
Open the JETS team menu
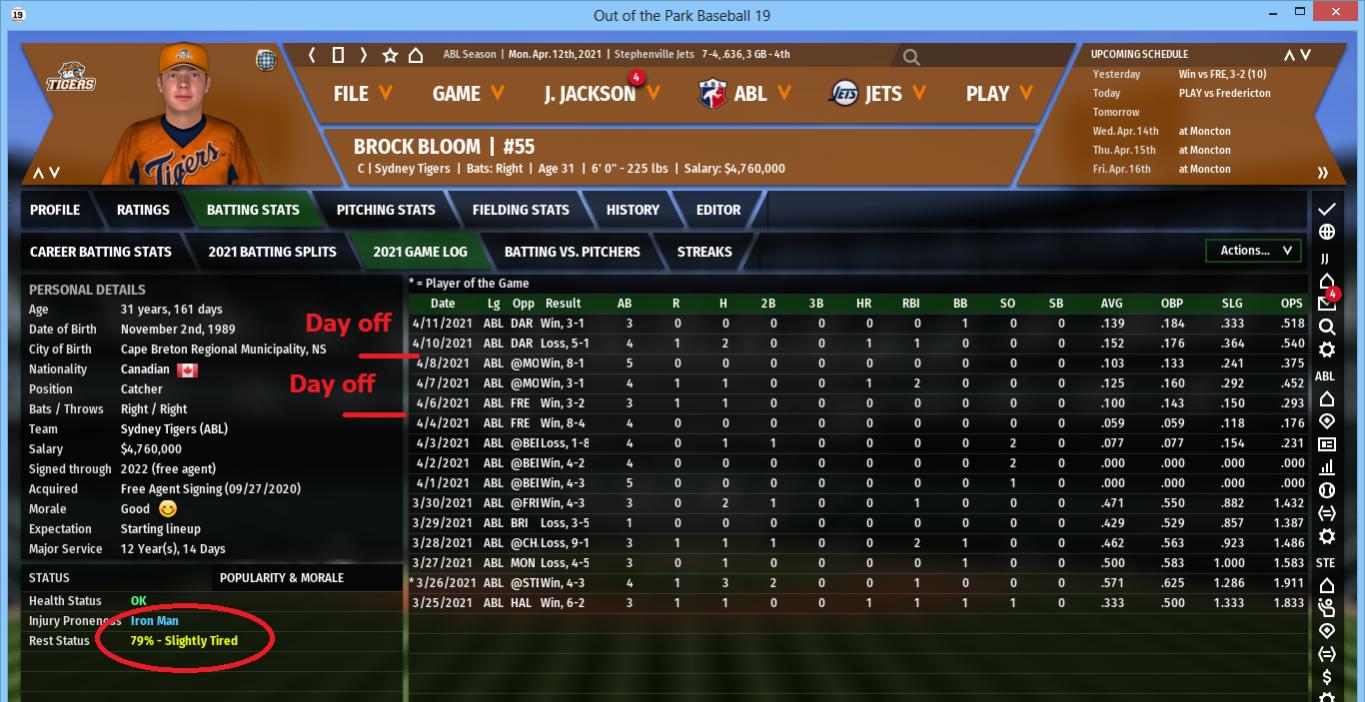(878, 94)
